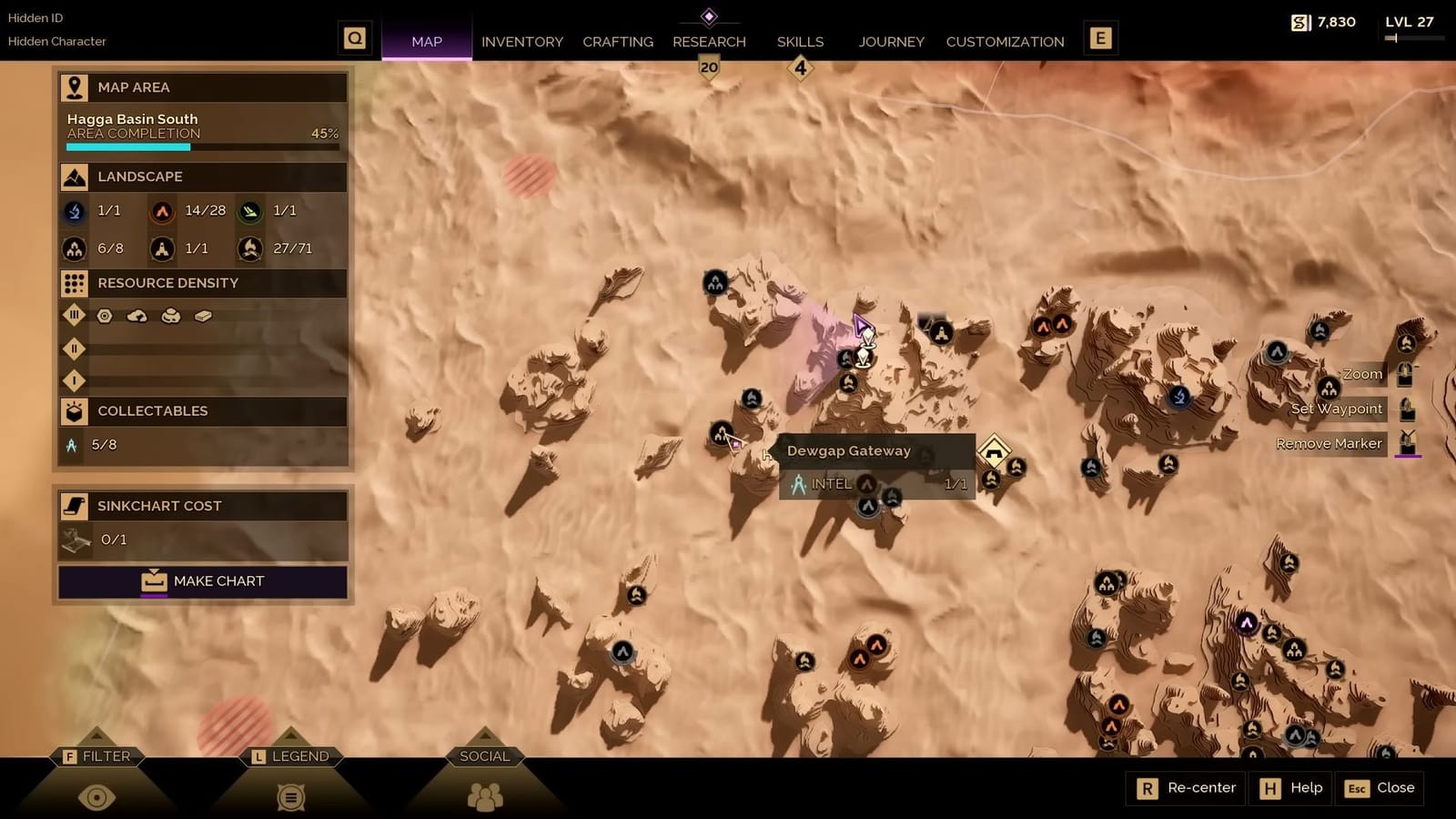Viewport: 1456px width, 819px height.
Task: Select Set Waypoint from the map context menu
Action: [x=1336, y=409]
